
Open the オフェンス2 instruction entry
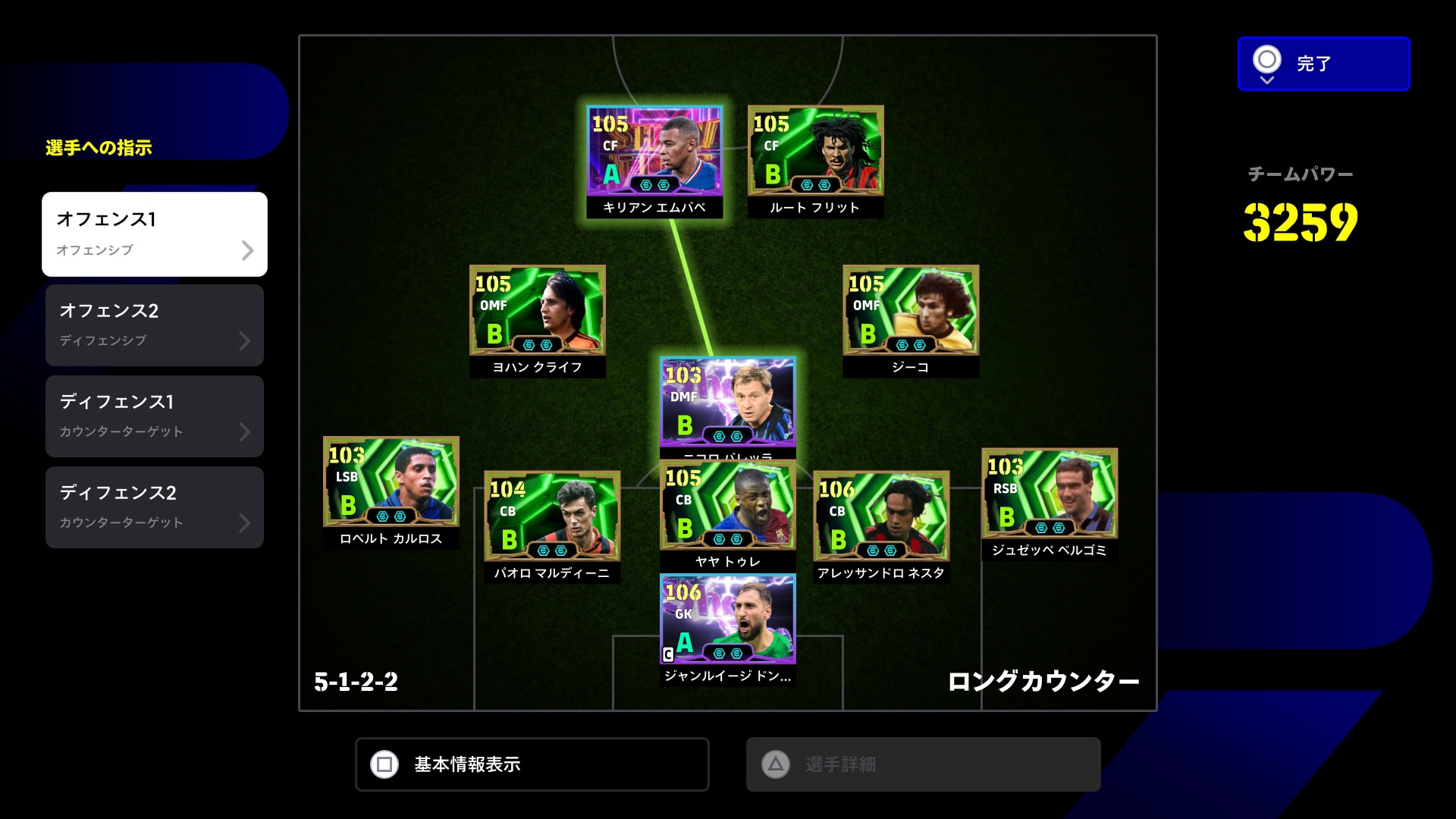point(155,325)
